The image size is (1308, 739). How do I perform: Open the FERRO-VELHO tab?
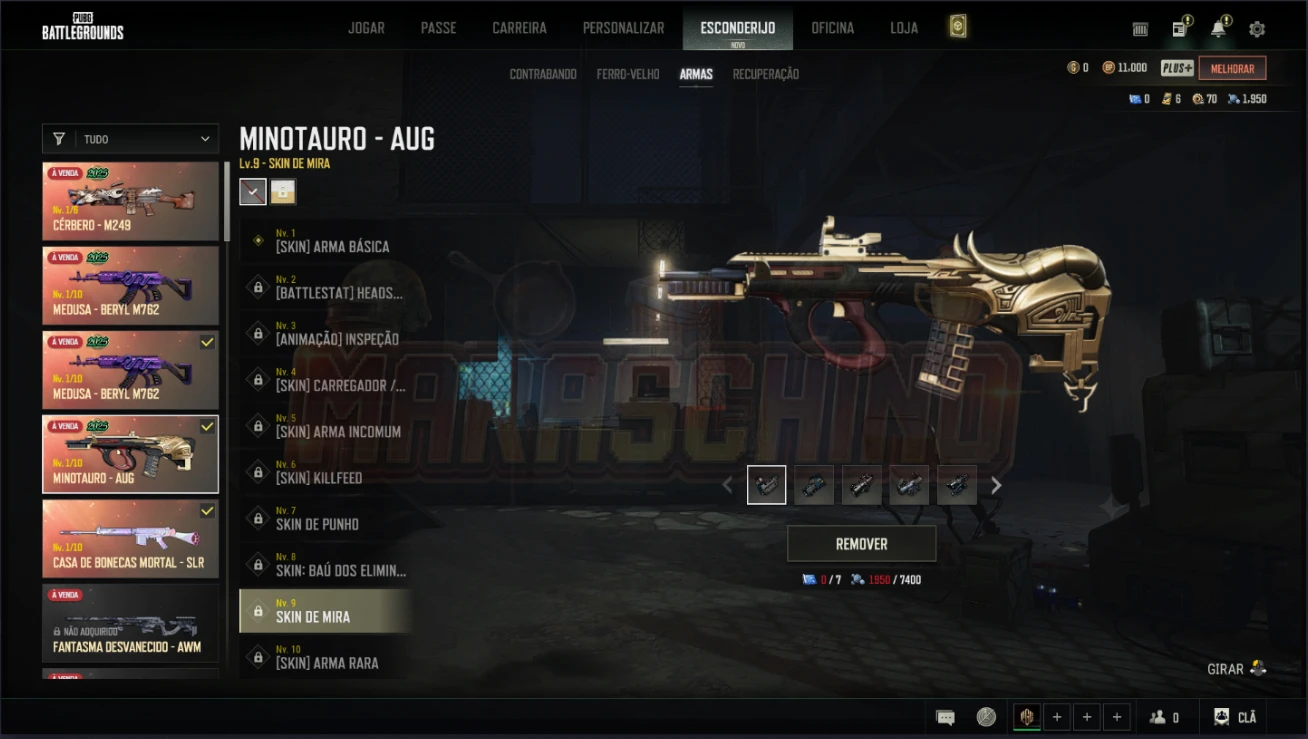pos(628,74)
